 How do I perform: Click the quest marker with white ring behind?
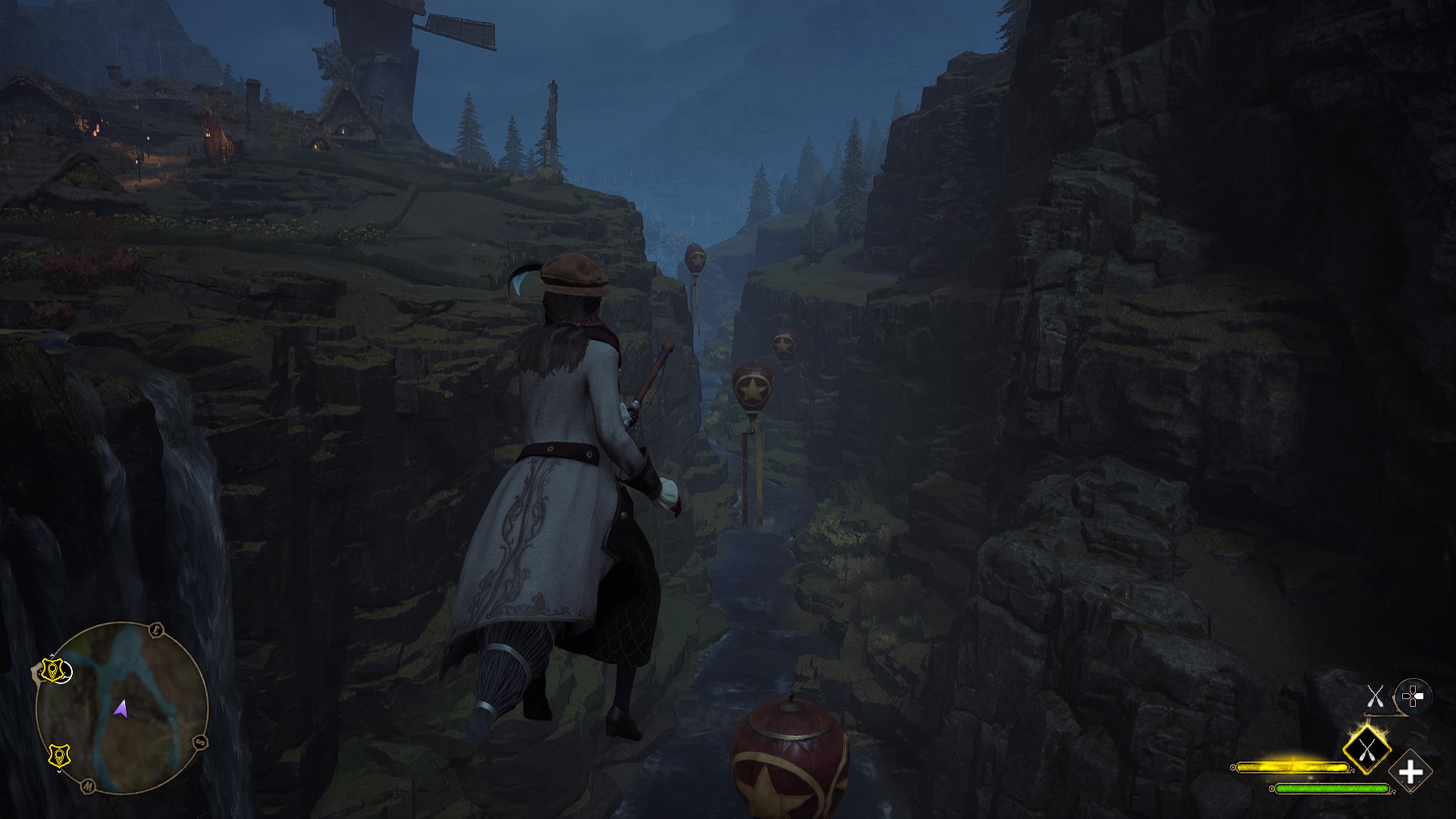(53, 670)
